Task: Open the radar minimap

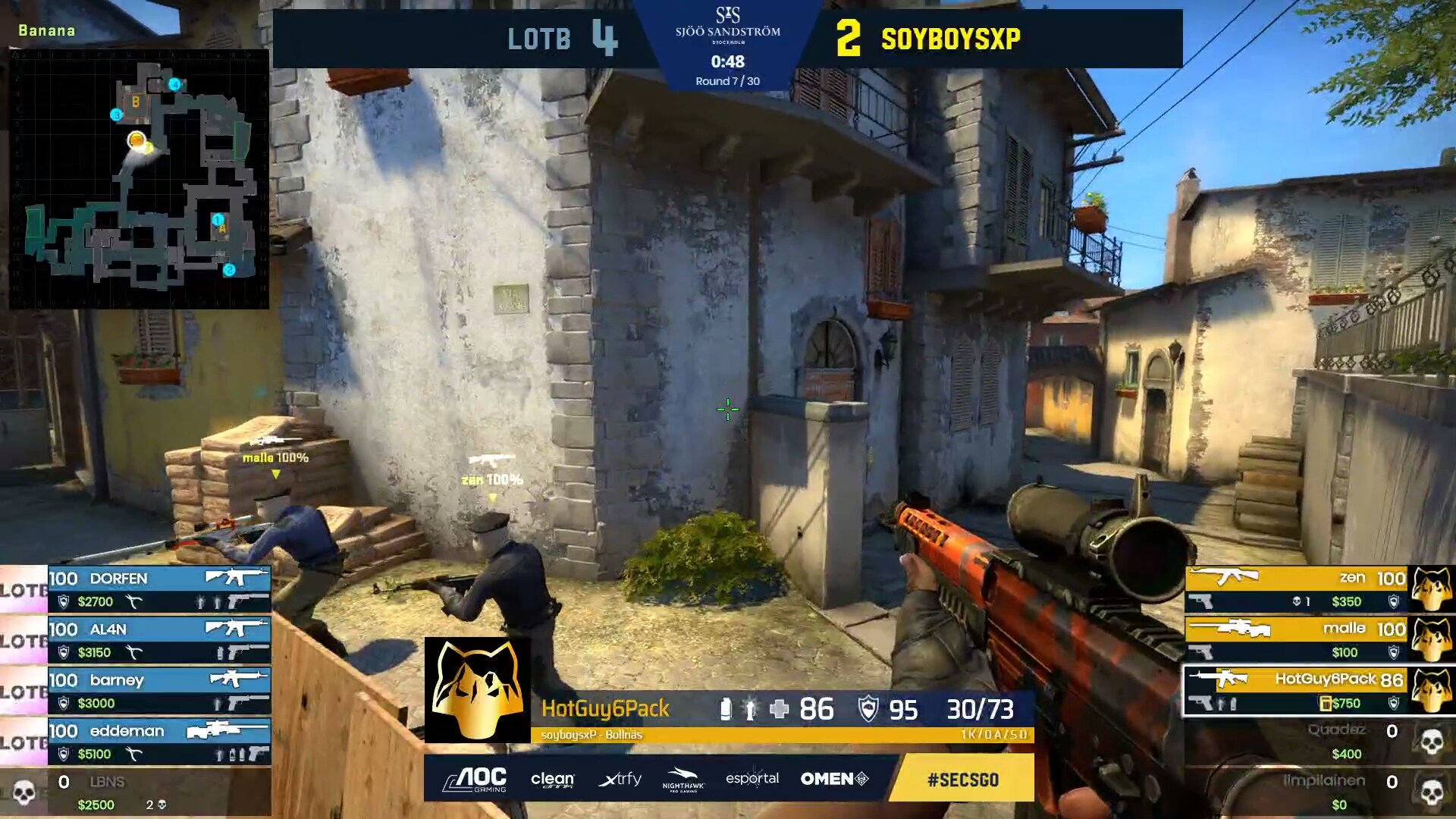Action: 139,179
